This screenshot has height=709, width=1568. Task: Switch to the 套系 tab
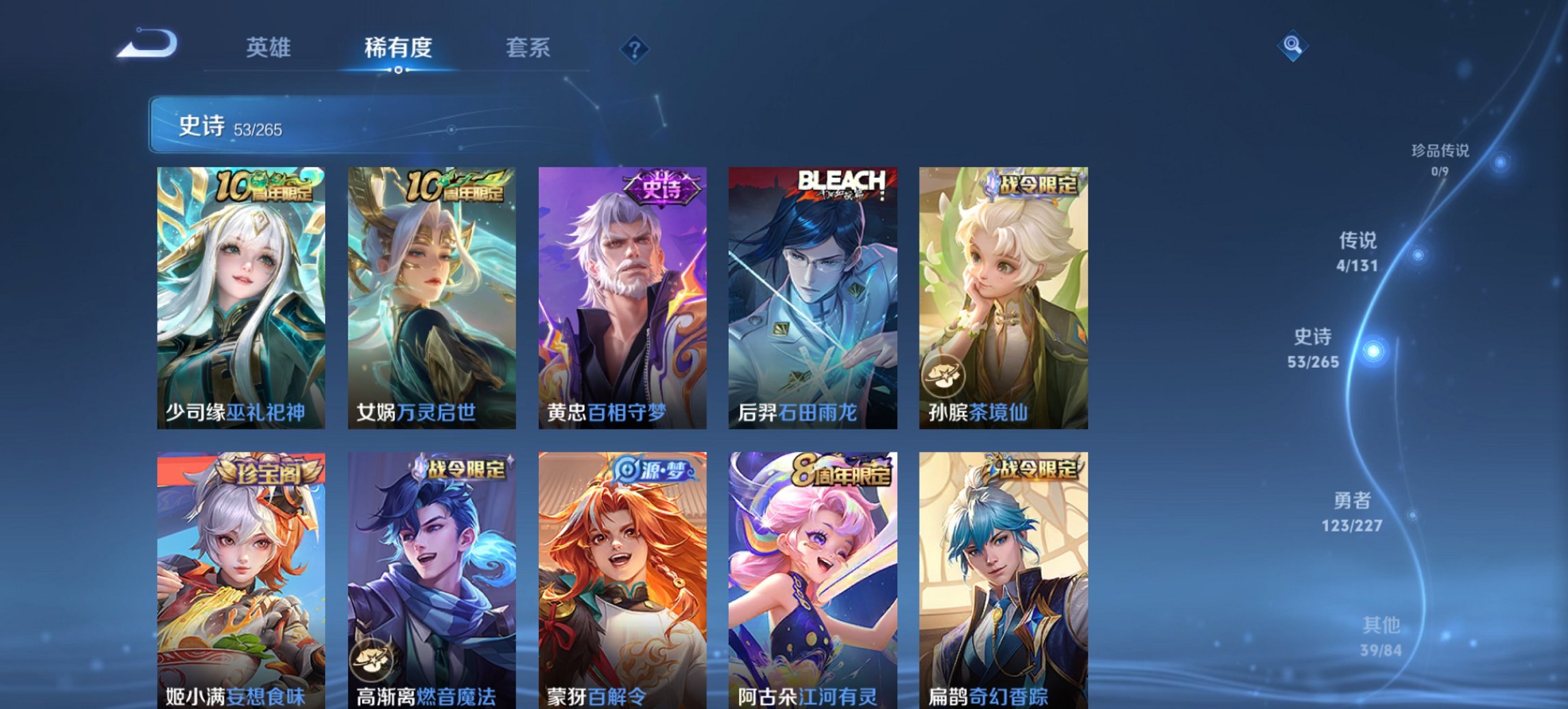pos(528,48)
